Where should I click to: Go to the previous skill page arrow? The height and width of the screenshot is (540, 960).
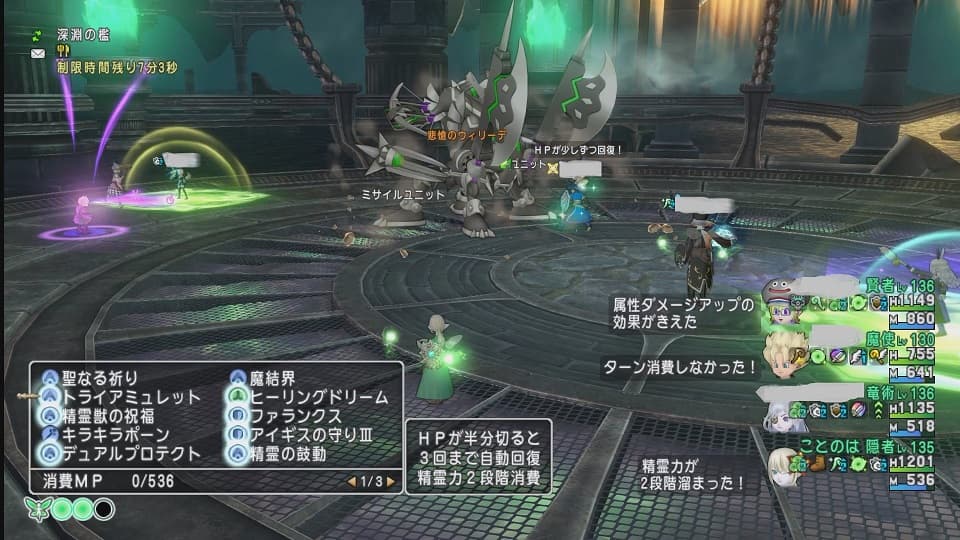[x=351, y=481]
